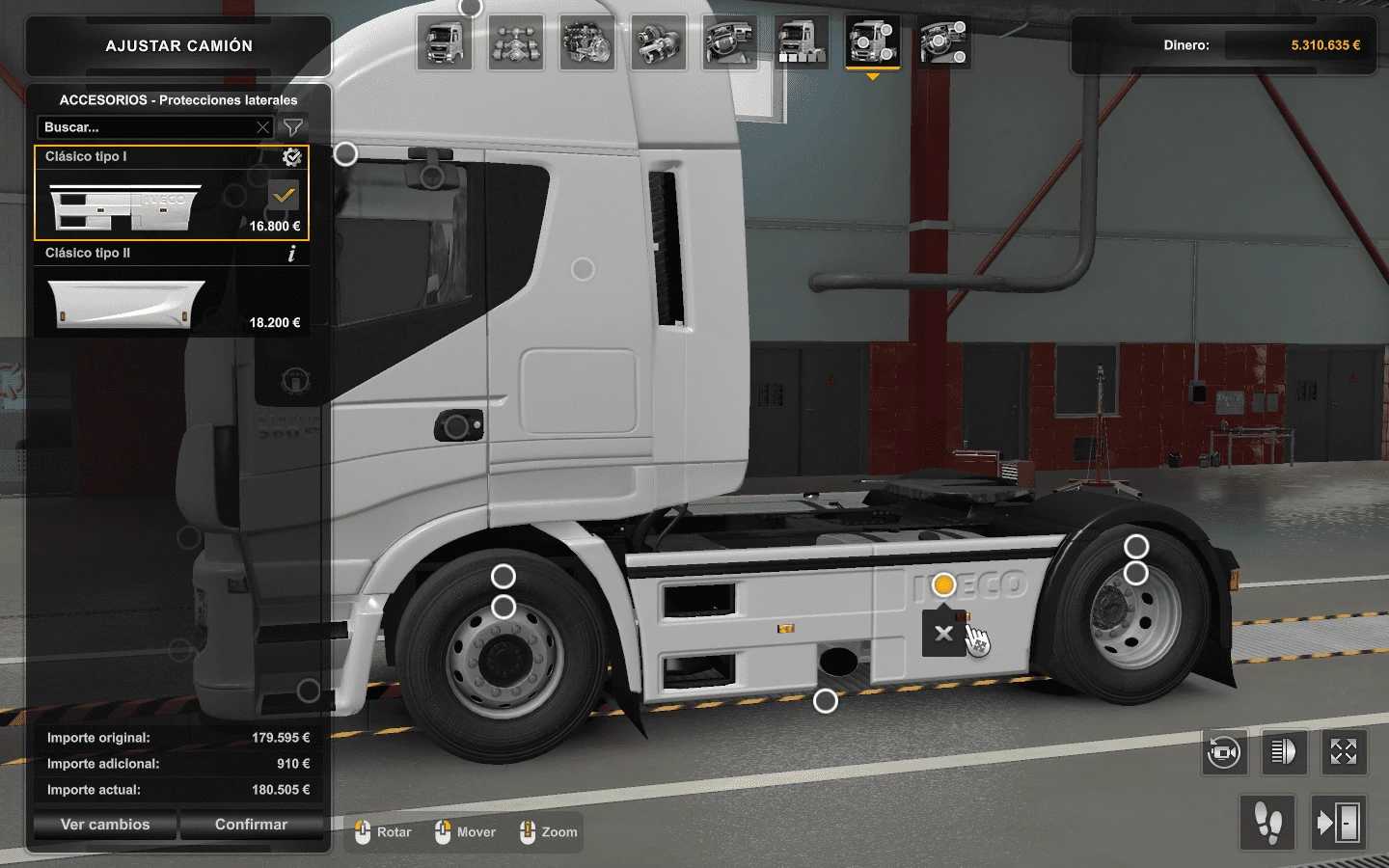Toggle the truck headlights
The width and height of the screenshot is (1389, 868).
pos(1285,752)
